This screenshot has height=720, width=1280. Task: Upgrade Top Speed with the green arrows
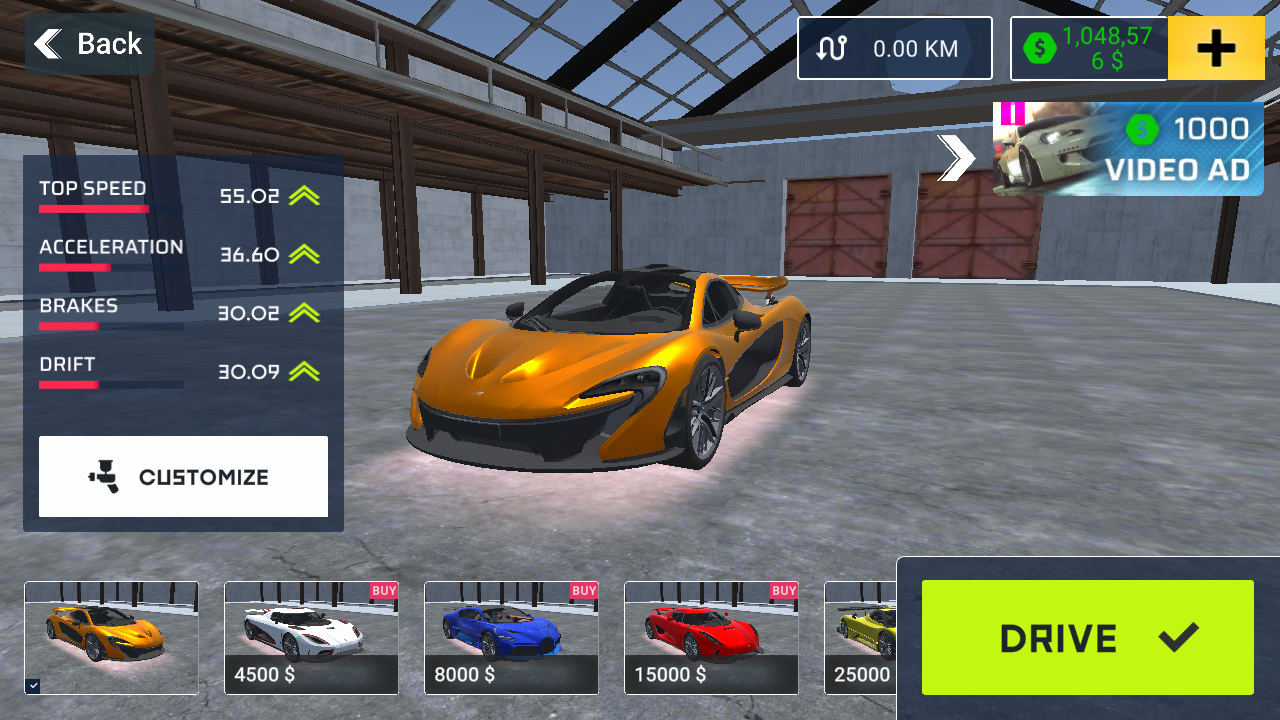tap(304, 196)
